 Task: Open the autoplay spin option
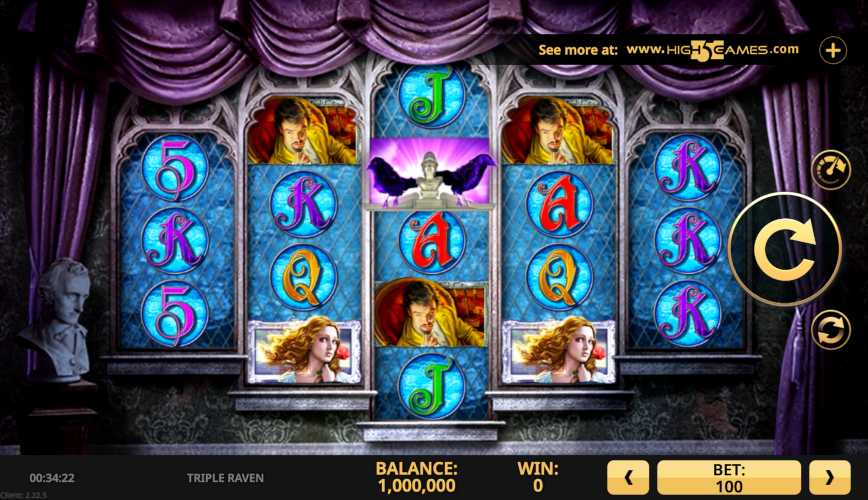pos(829,329)
